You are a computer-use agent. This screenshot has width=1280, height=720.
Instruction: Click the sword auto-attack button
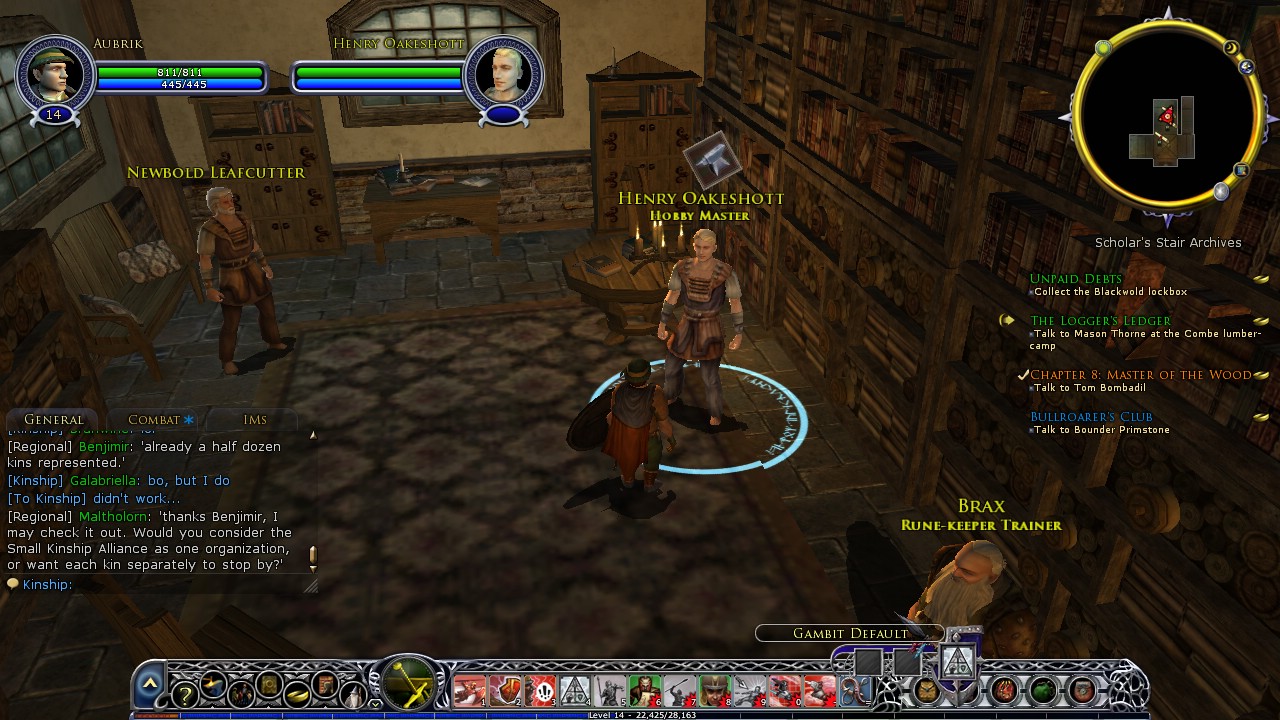click(x=407, y=683)
